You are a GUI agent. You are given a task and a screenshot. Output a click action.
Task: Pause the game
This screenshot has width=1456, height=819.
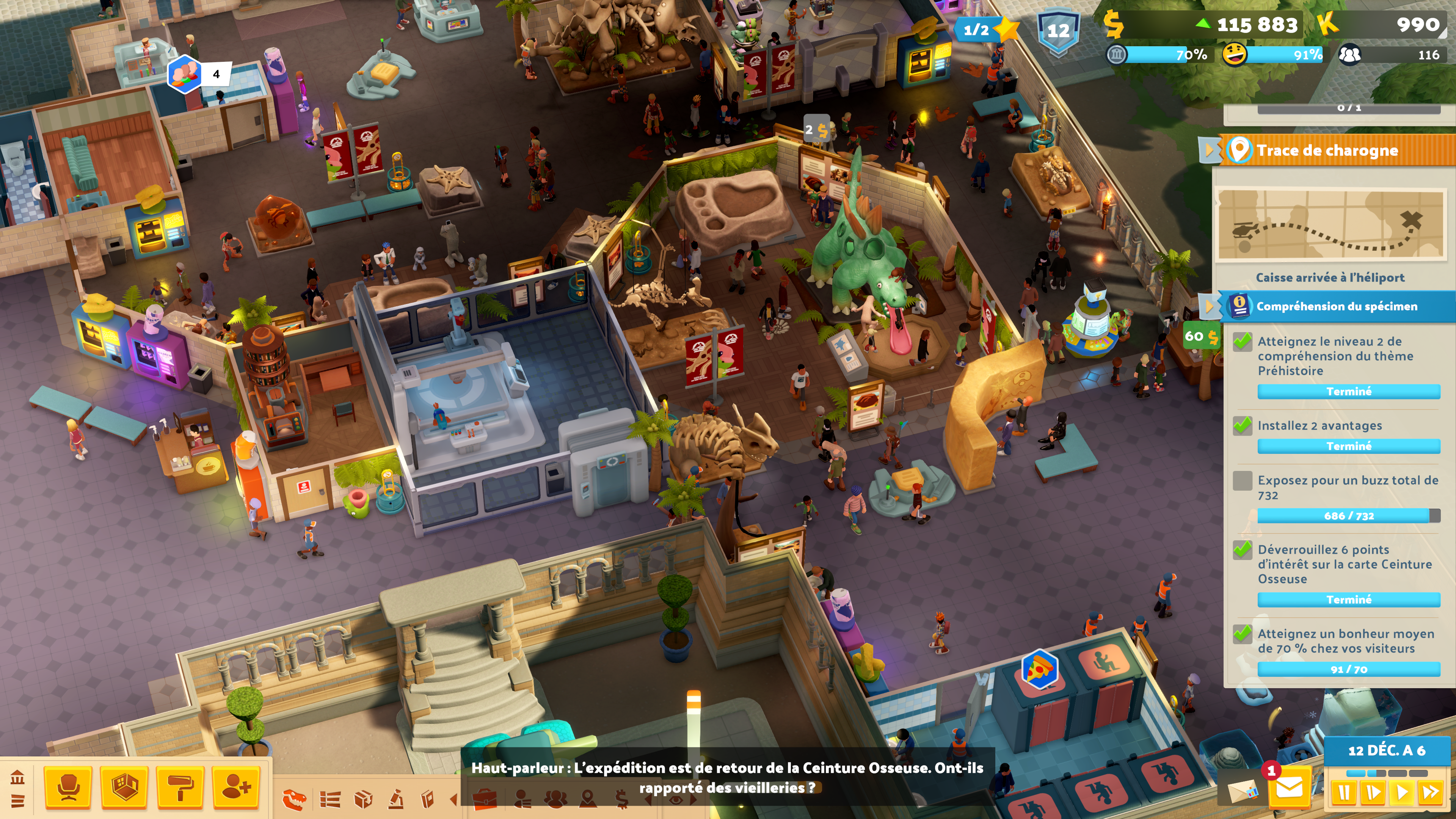[1343, 792]
